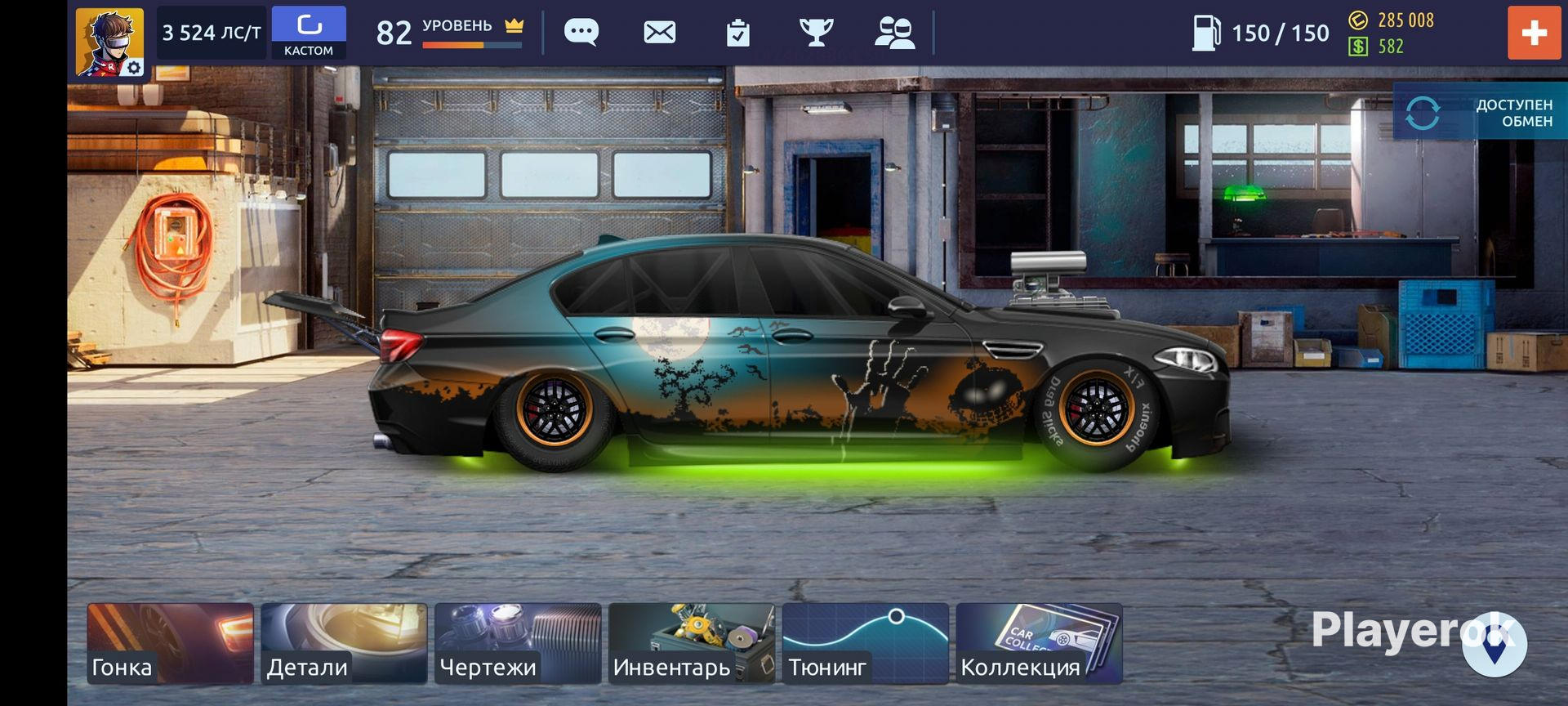Select the Чертежи blueprints tile

point(518,643)
